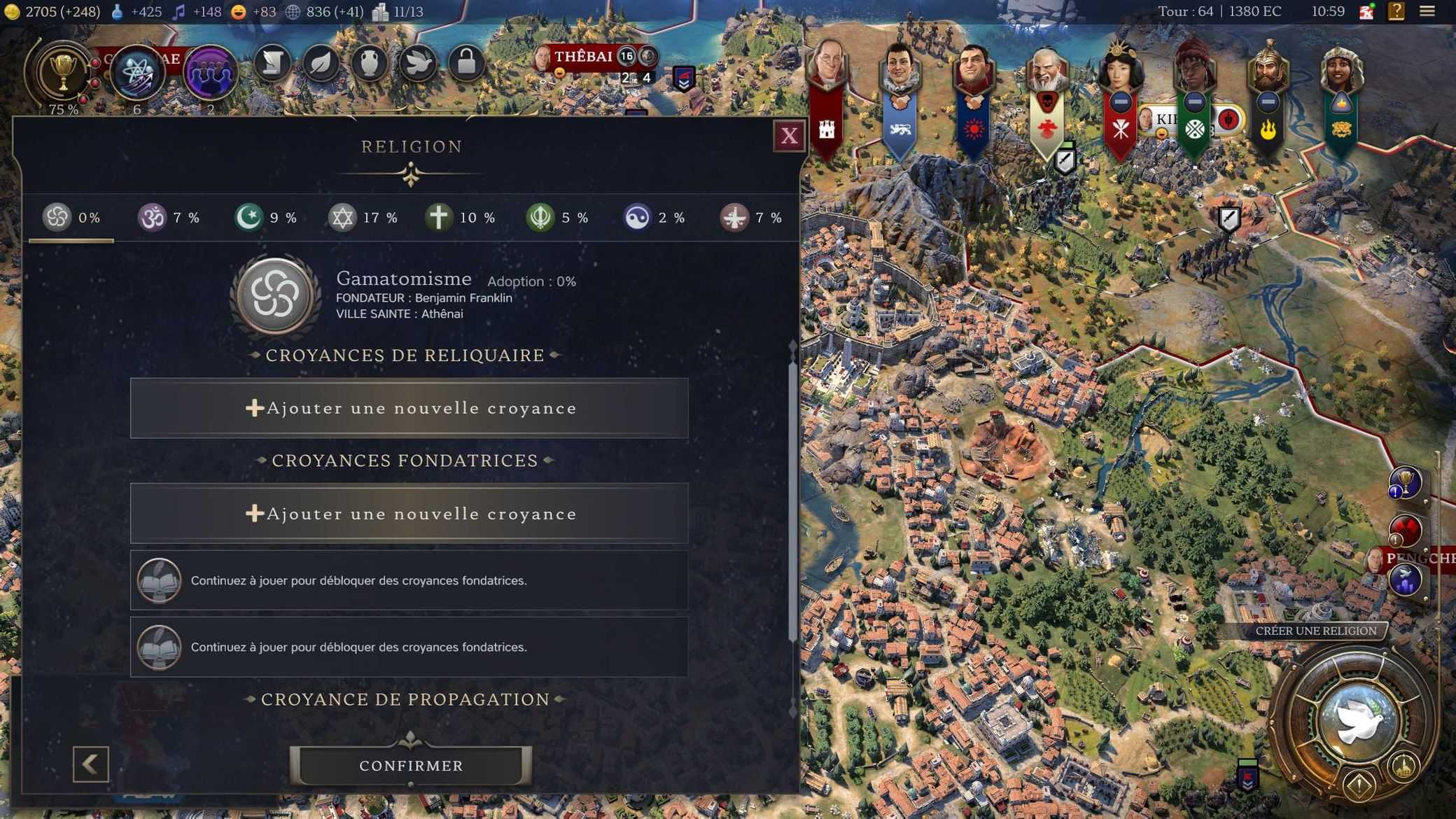The width and height of the screenshot is (1456, 819).
Task: Confirm the religion choices
Action: click(411, 765)
